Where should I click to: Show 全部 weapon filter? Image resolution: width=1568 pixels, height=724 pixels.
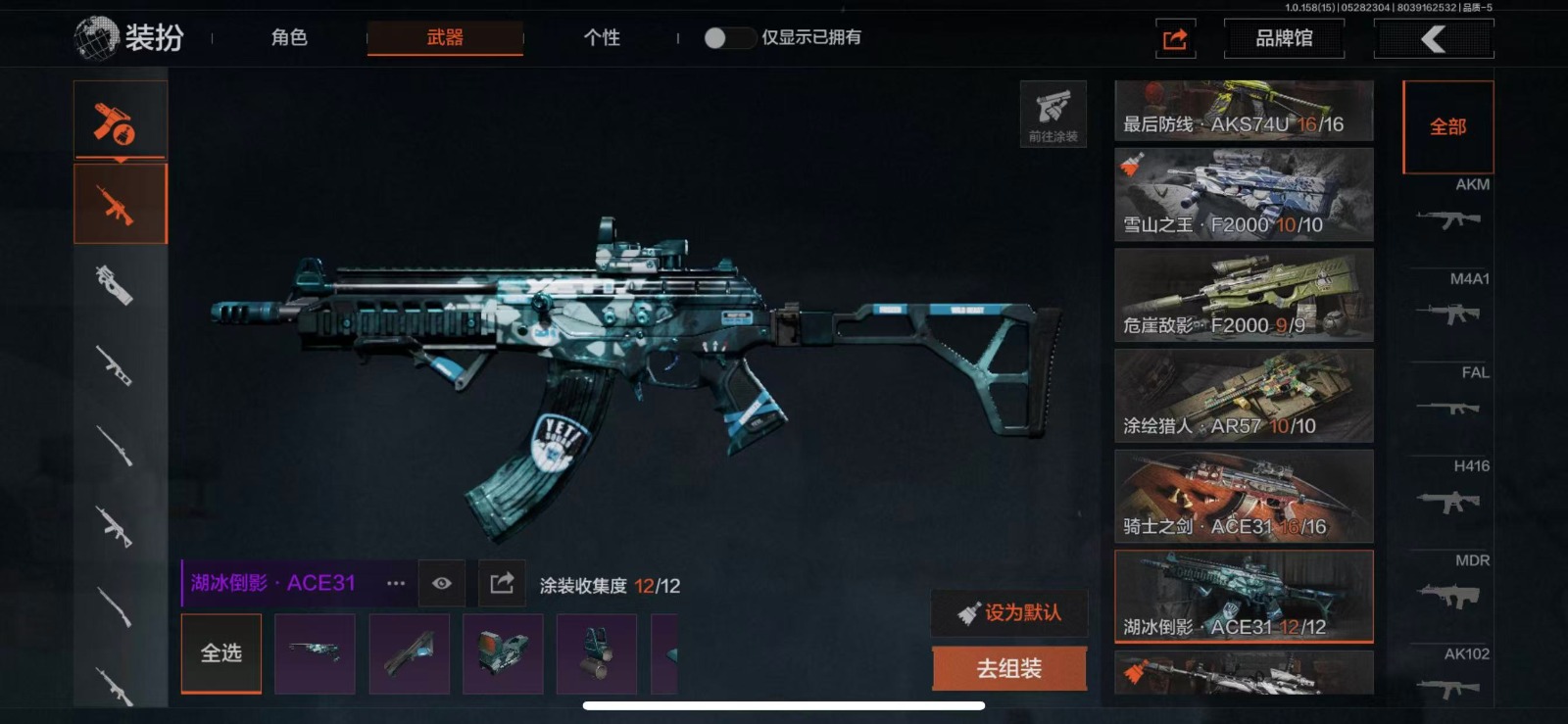tap(1447, 127)
